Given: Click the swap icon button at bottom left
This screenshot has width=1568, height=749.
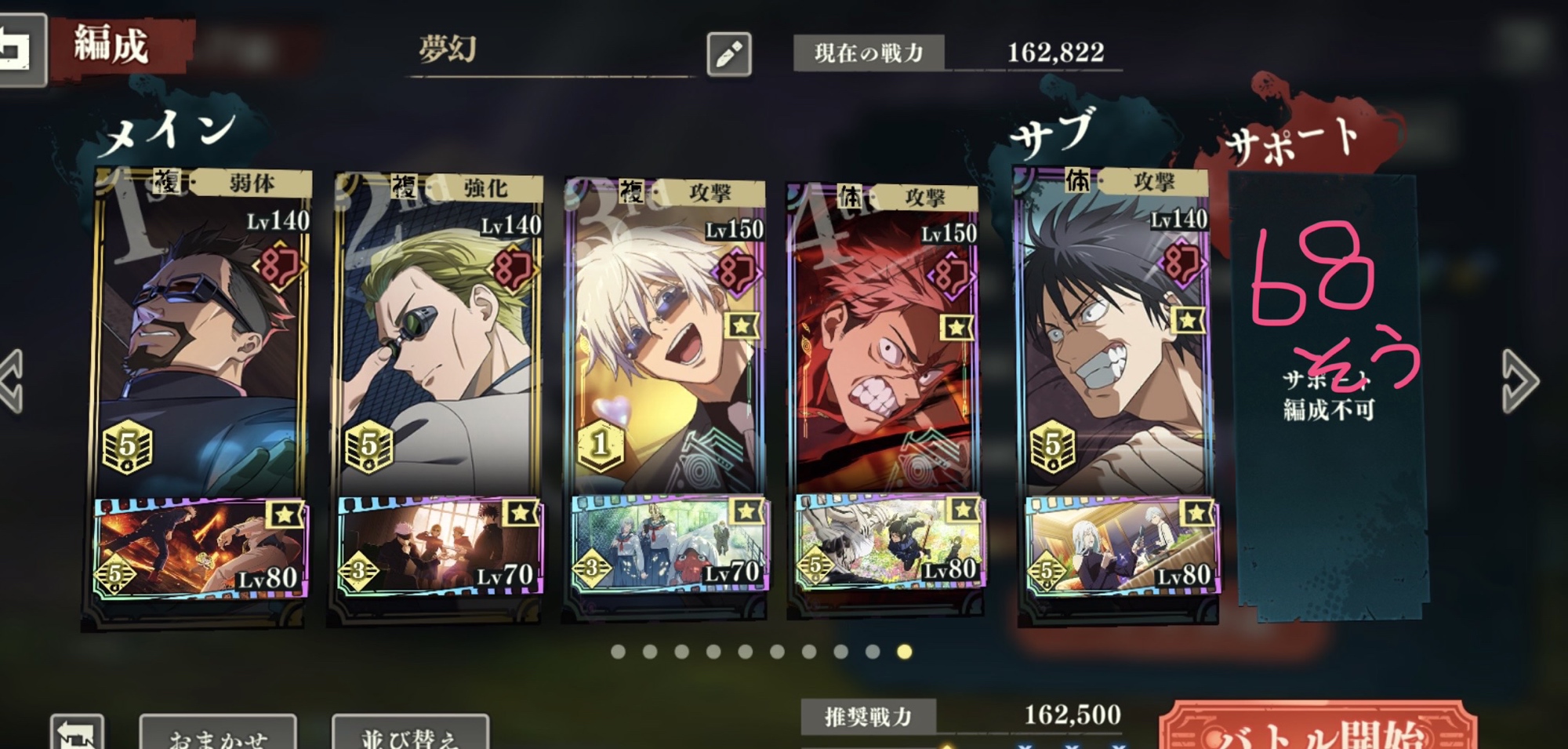Looking at the screenshot, I should pyautogui.click(x=77, y=733).
